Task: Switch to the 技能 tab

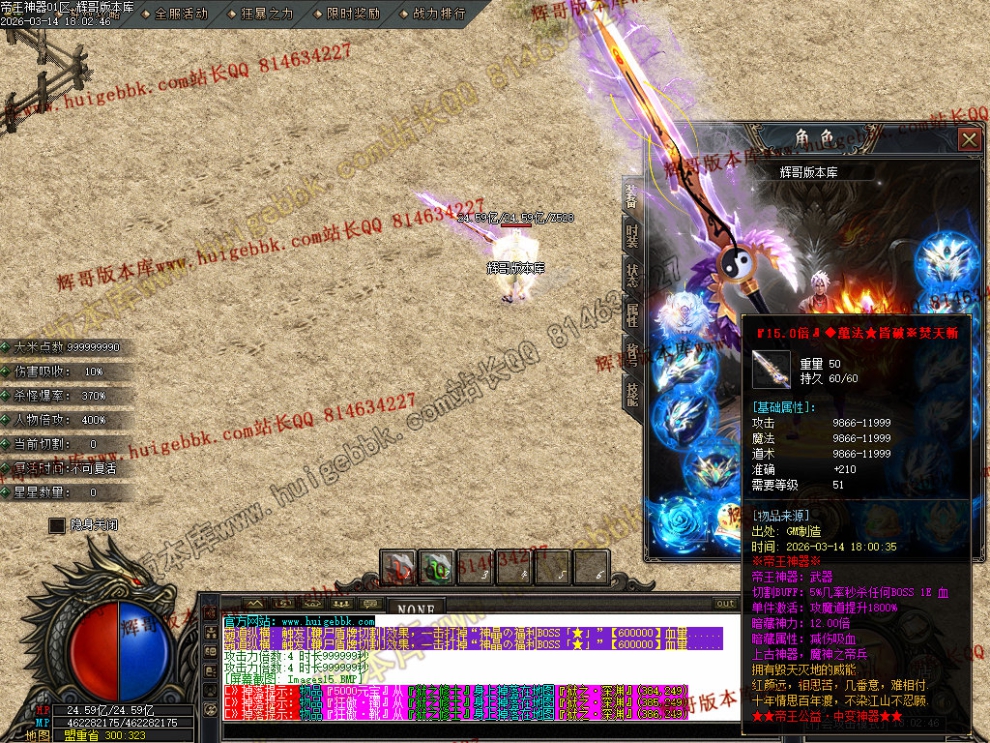Action: click(632, 393)
